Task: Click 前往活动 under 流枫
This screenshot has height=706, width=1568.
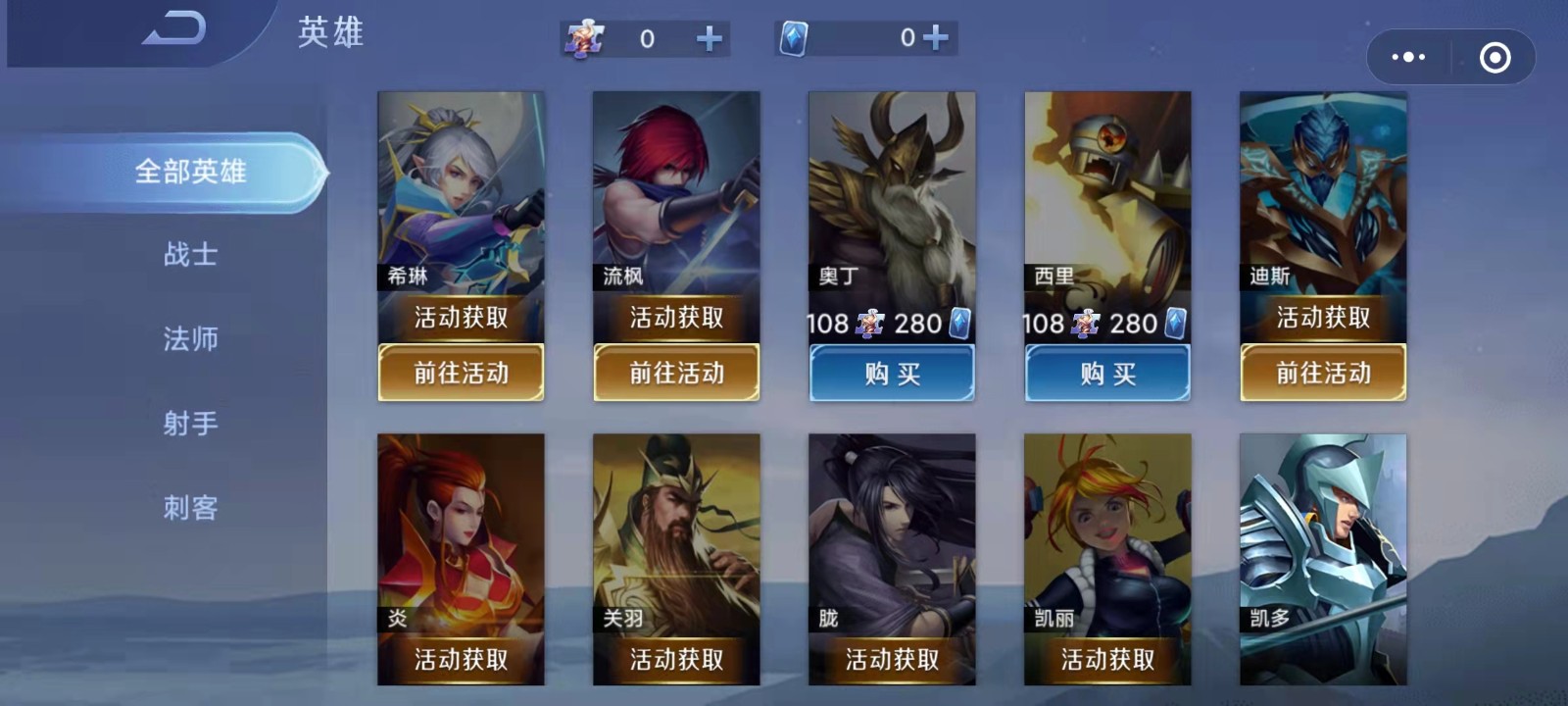Action: tap(676, 373)
